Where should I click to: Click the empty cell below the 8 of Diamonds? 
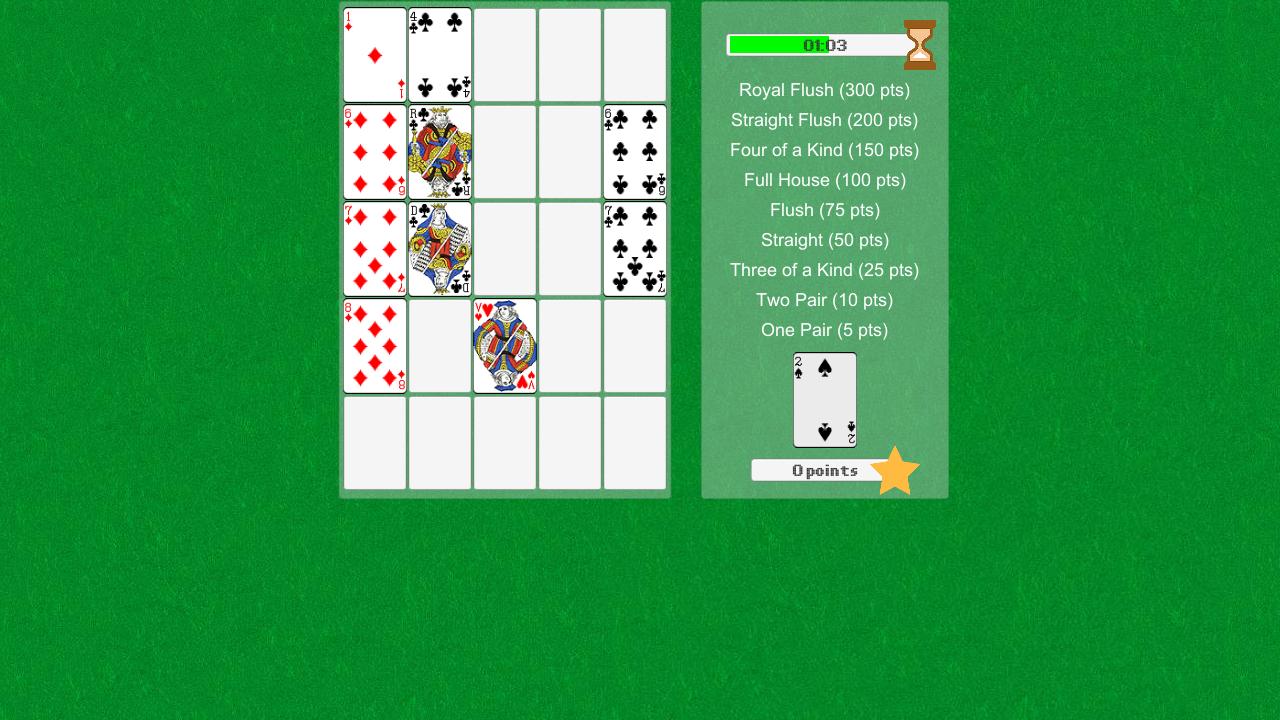[375, 441]
